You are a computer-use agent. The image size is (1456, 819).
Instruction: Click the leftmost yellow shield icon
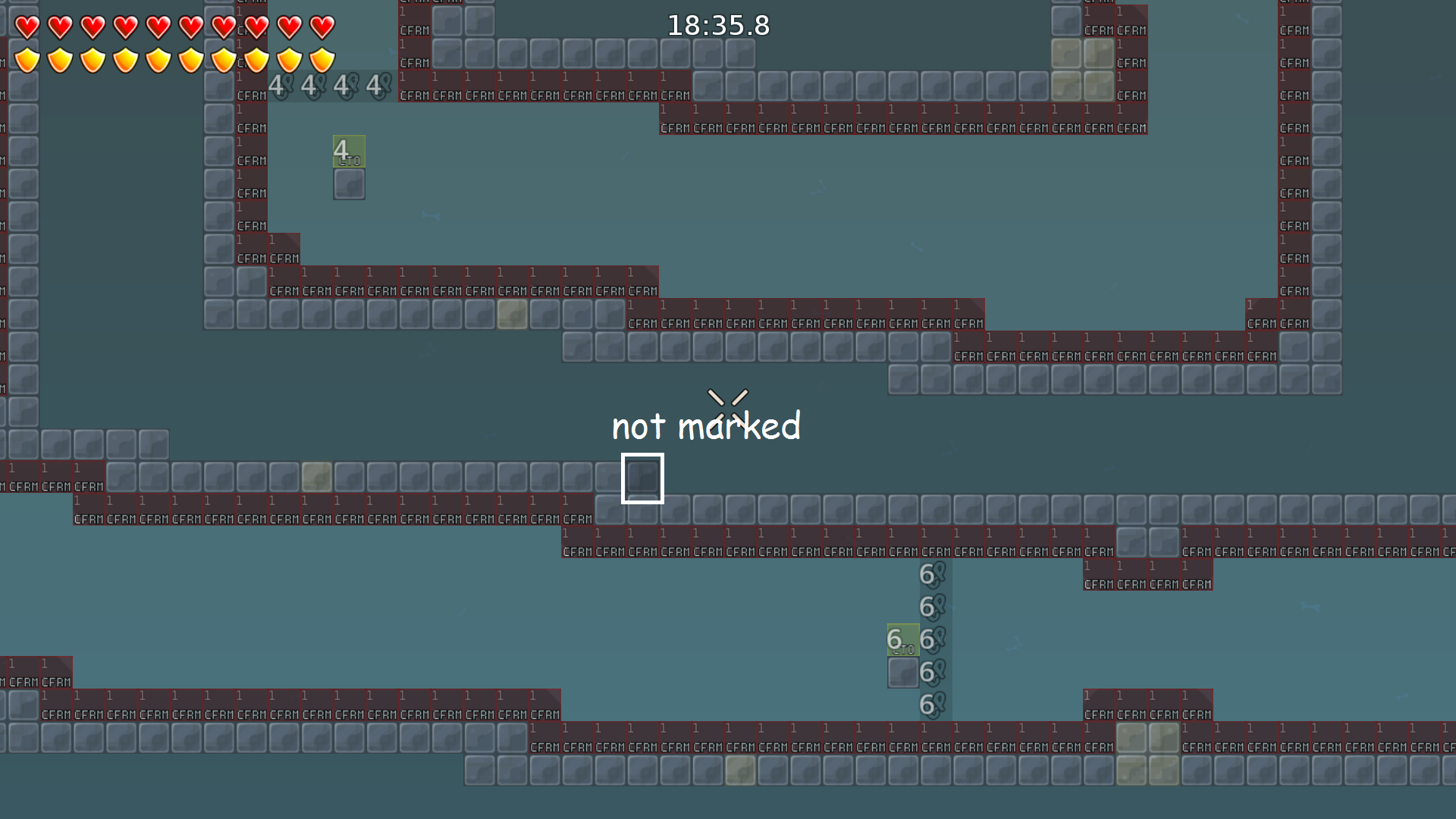[x=27, y=60]
